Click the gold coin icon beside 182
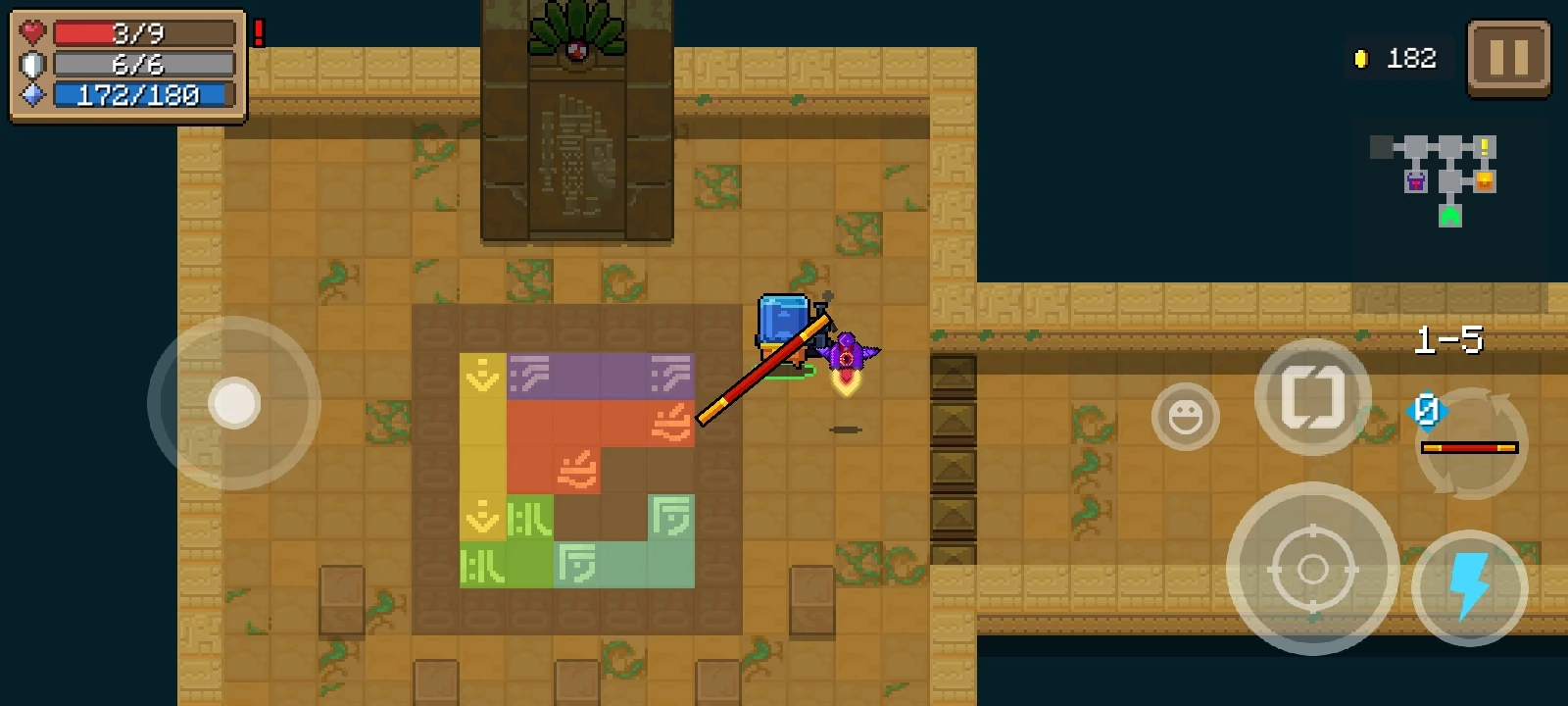 1359,58
